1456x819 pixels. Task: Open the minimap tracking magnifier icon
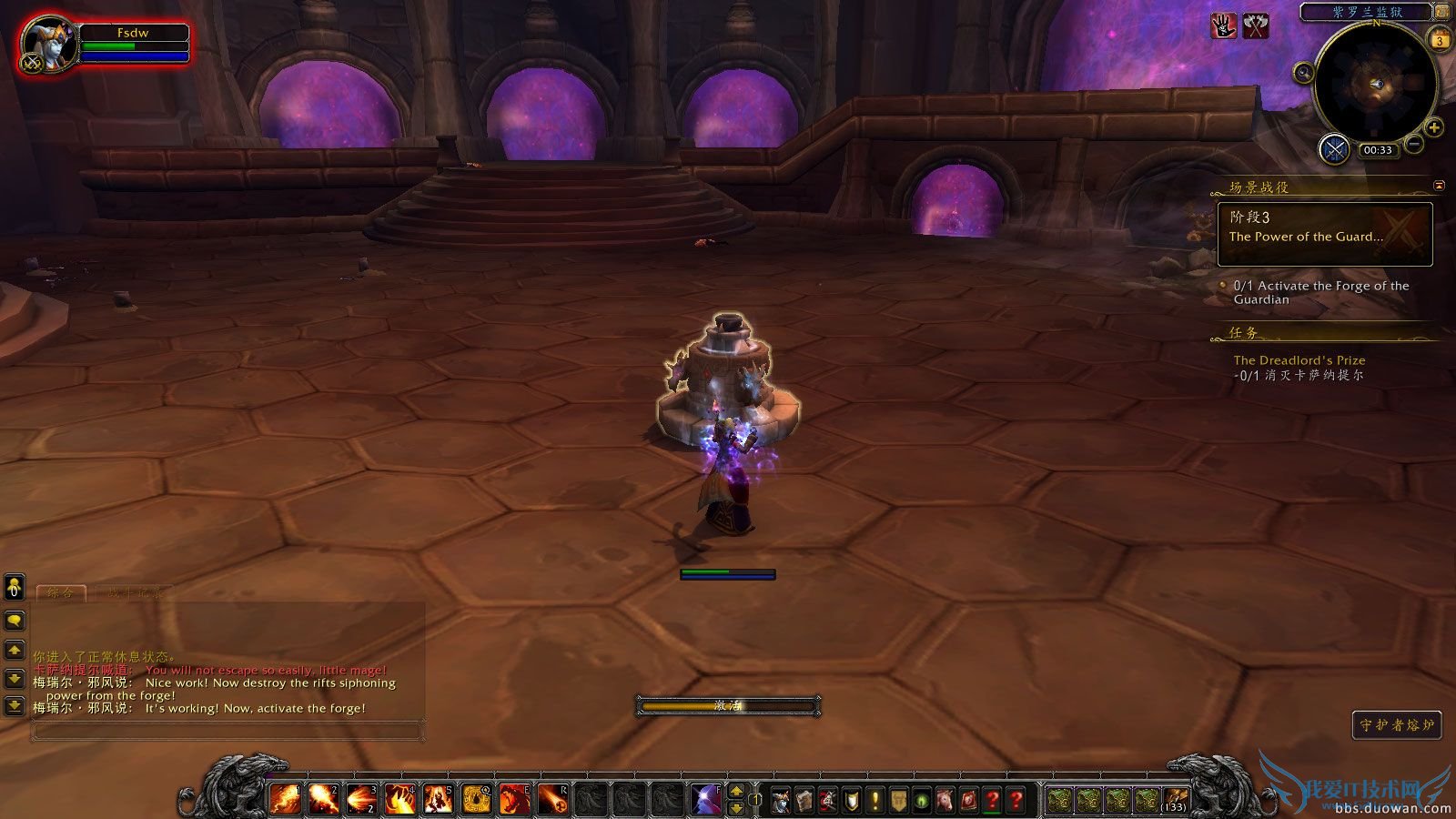1303,72
